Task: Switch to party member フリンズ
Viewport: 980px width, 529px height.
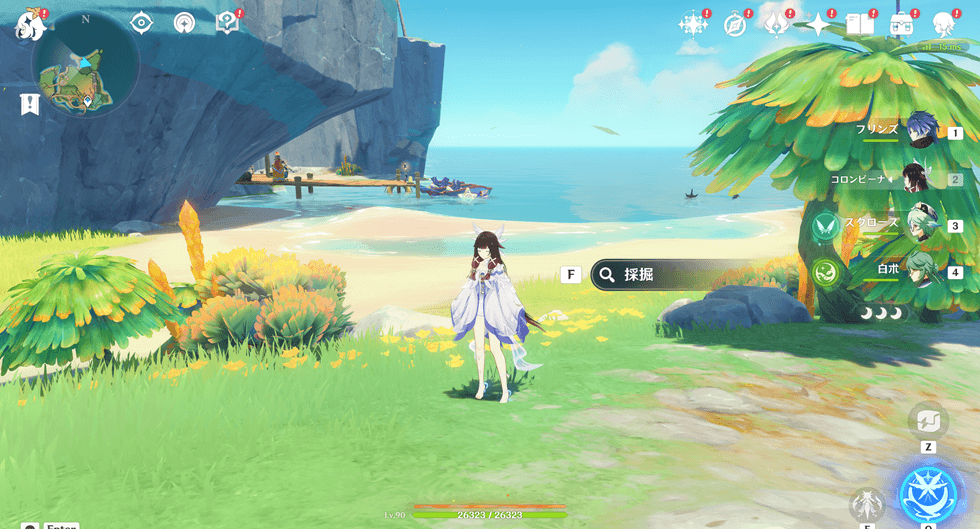Action: tap(921, 131)
